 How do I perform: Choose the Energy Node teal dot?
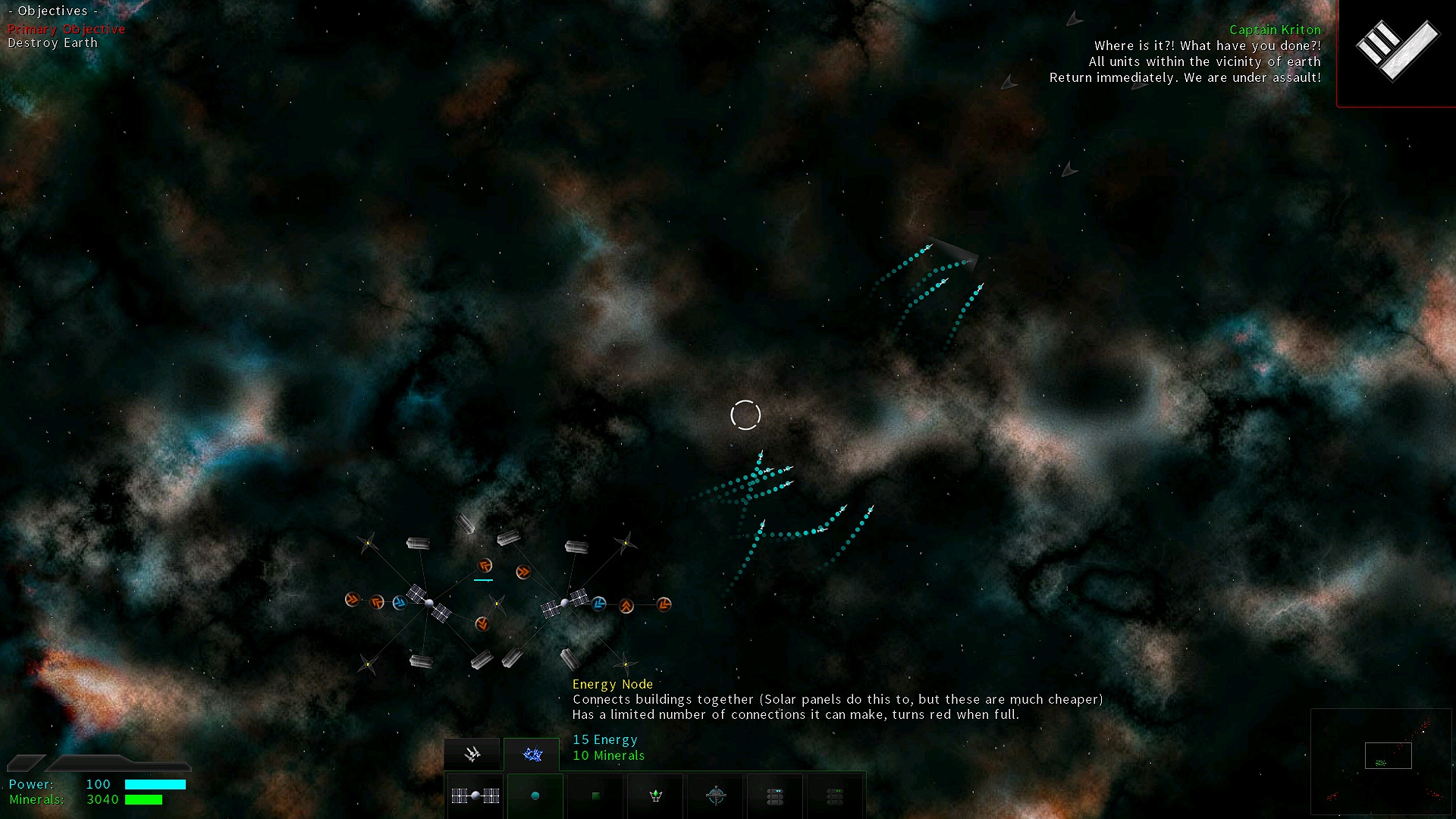[x=535, y=795]
